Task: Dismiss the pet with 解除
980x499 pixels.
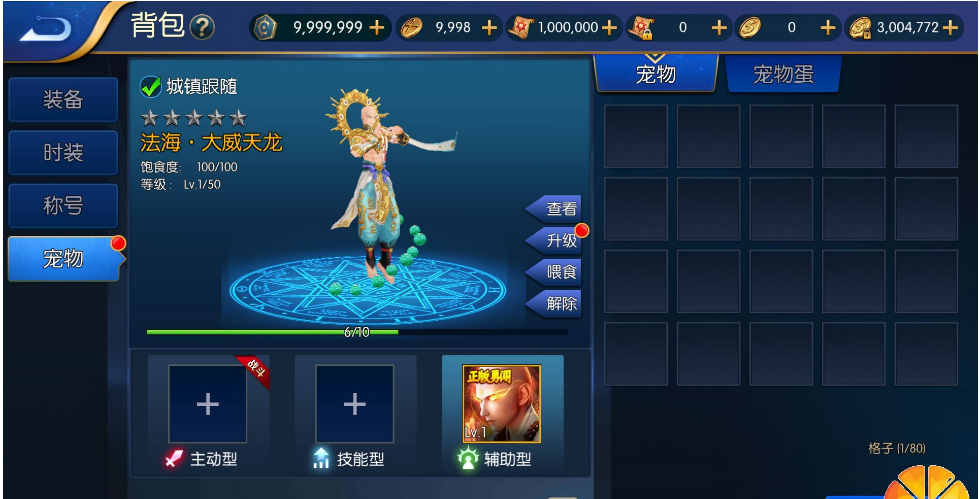Action: 556,303
